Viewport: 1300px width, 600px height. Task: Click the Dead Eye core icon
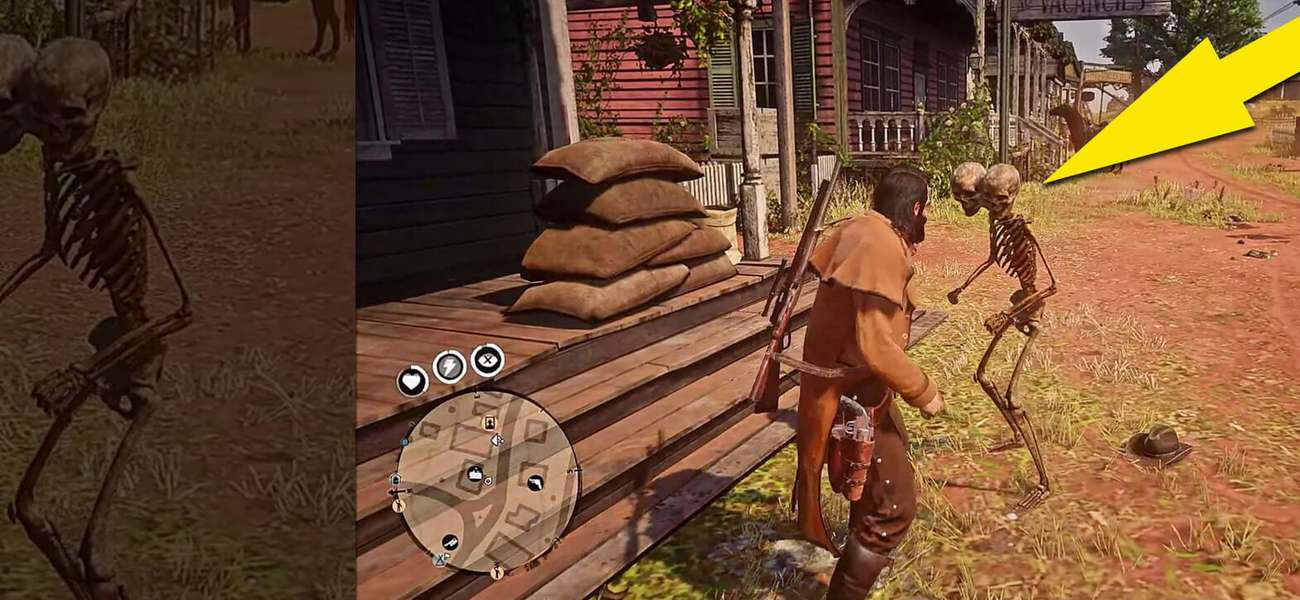click(x=487, y=359)
